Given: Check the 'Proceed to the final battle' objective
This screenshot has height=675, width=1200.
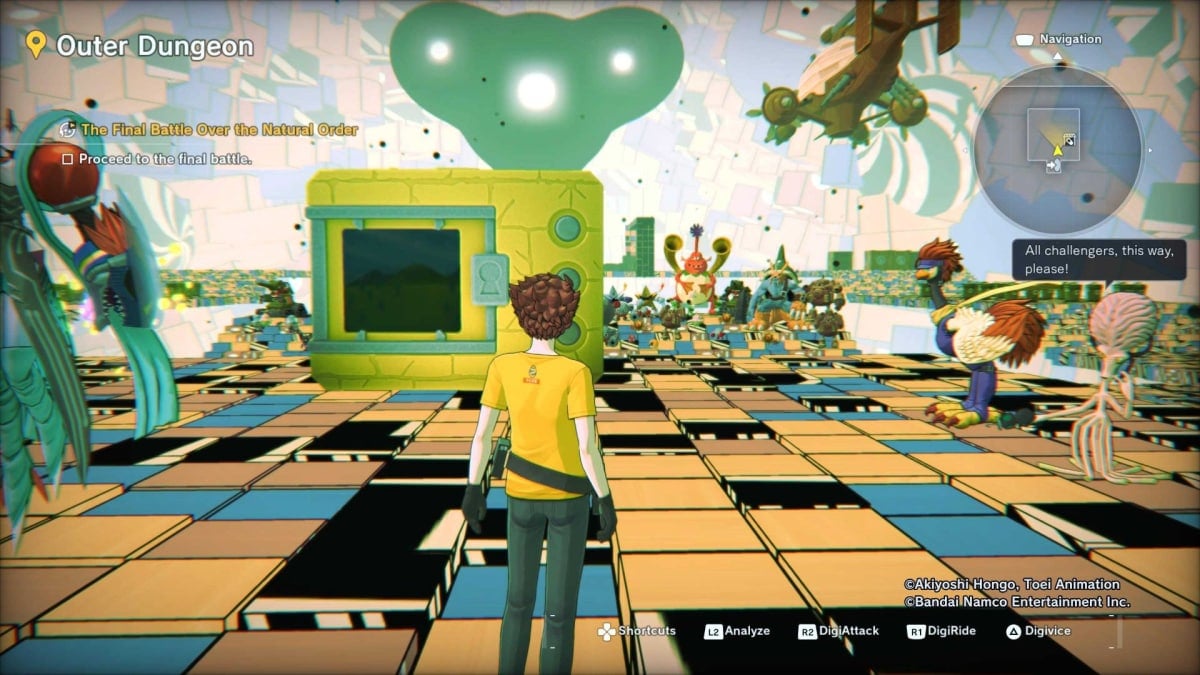Looking at the screenshot, I should [x=68, y=159].
